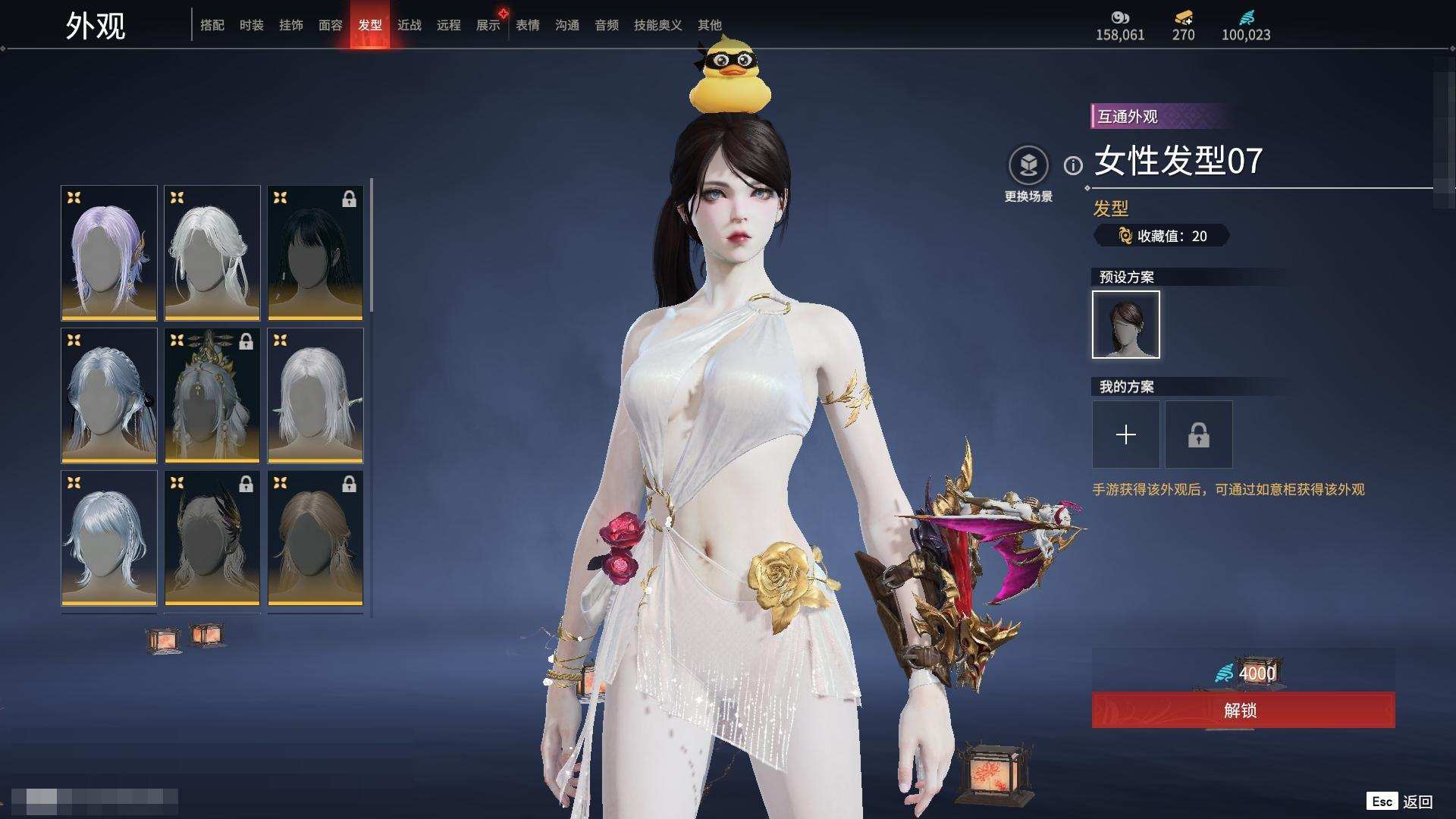
Task: Select the 挂饰 tab
Action: [290, 25]
